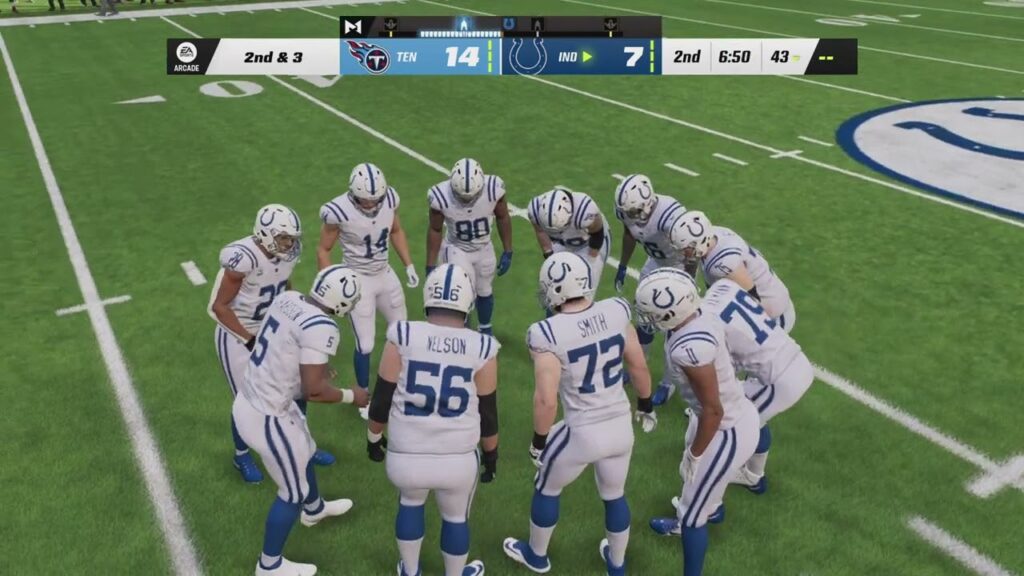Click the EA Arcade badge
Image resolution: width=1024 pixels, height=576 pixels.
(x=186, y=56)
